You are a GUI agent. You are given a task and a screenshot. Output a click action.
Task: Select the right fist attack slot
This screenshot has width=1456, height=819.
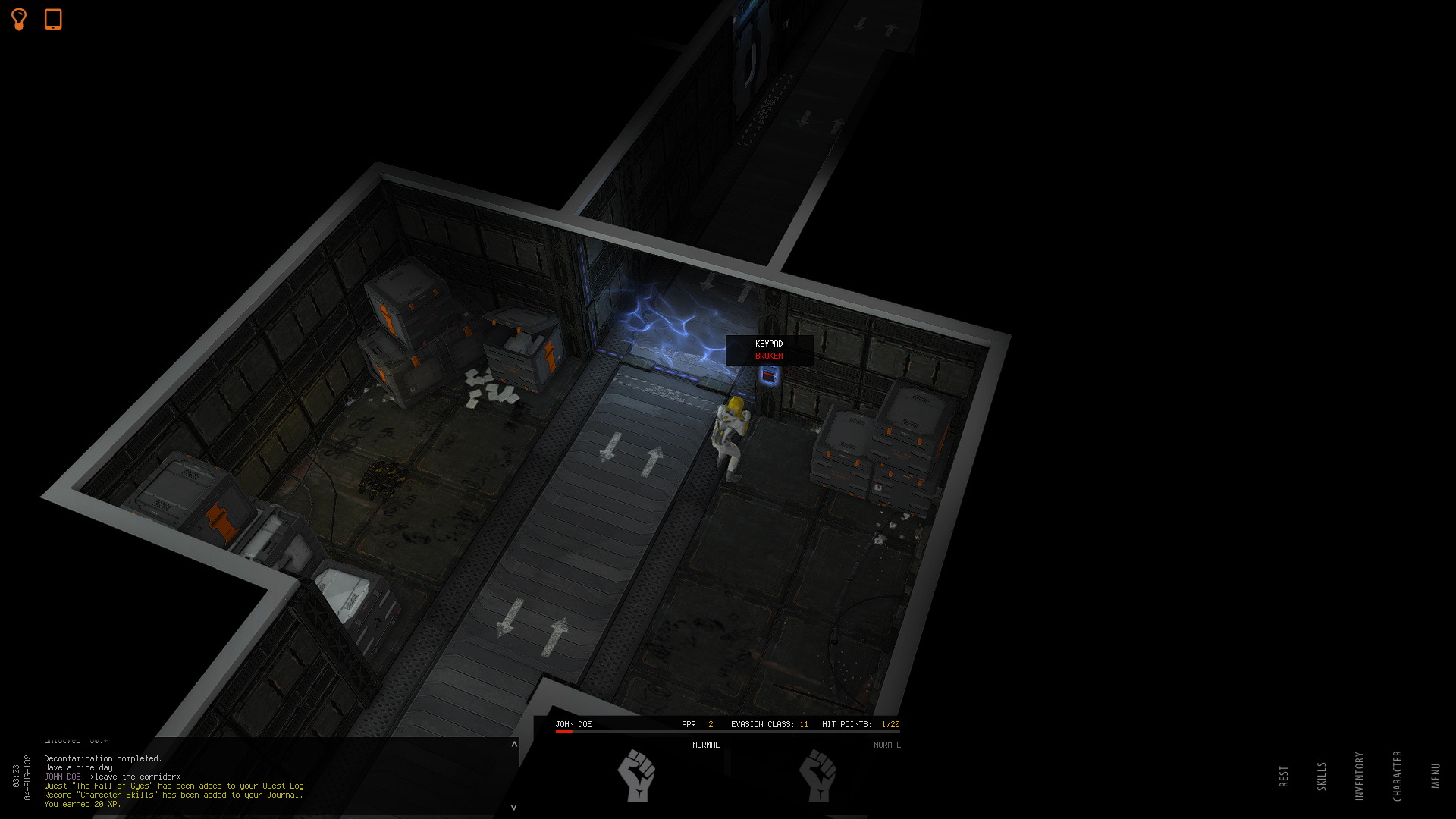(x=819, y=777)
